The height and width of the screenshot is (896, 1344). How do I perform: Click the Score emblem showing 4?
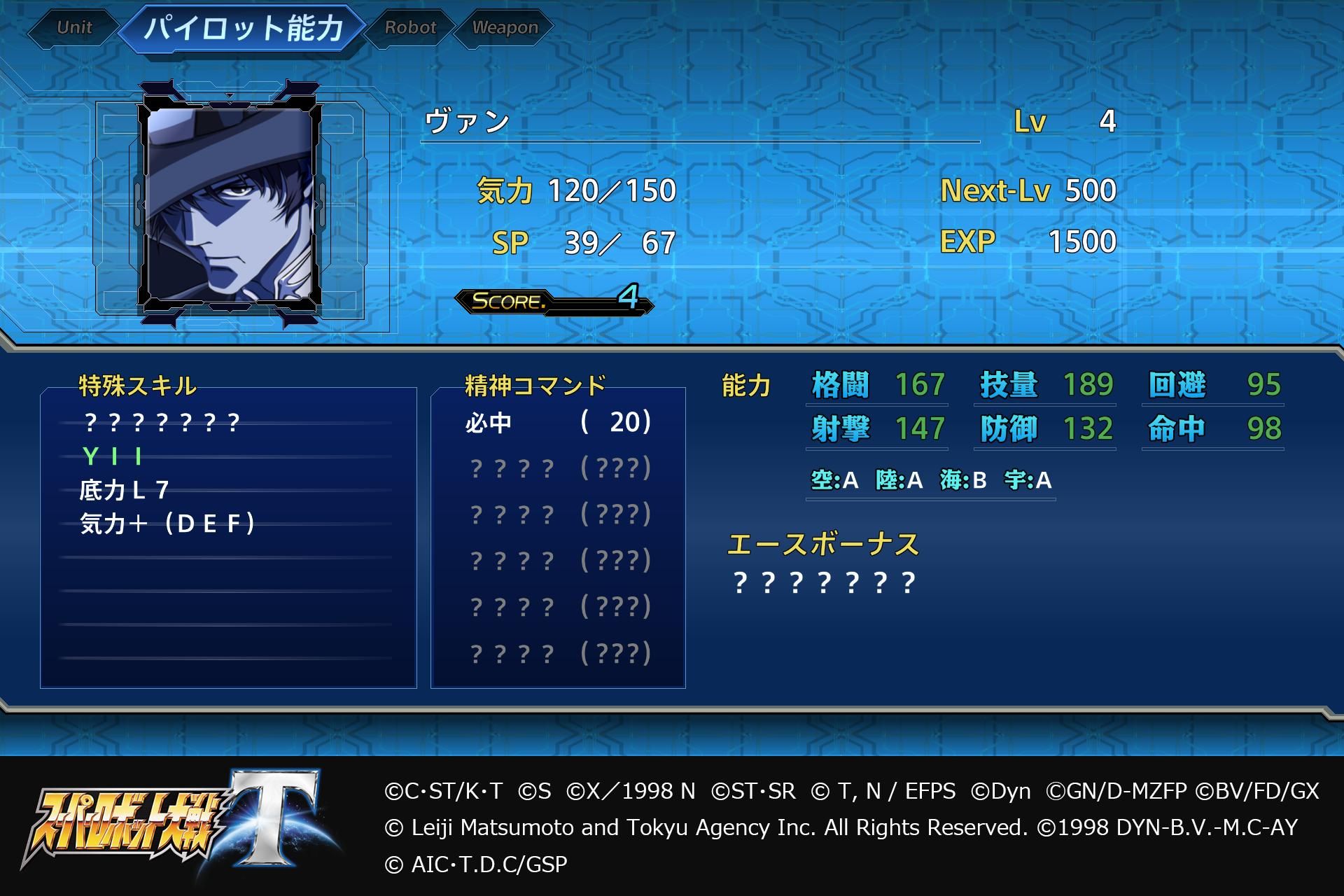click(x=553, y=302)
